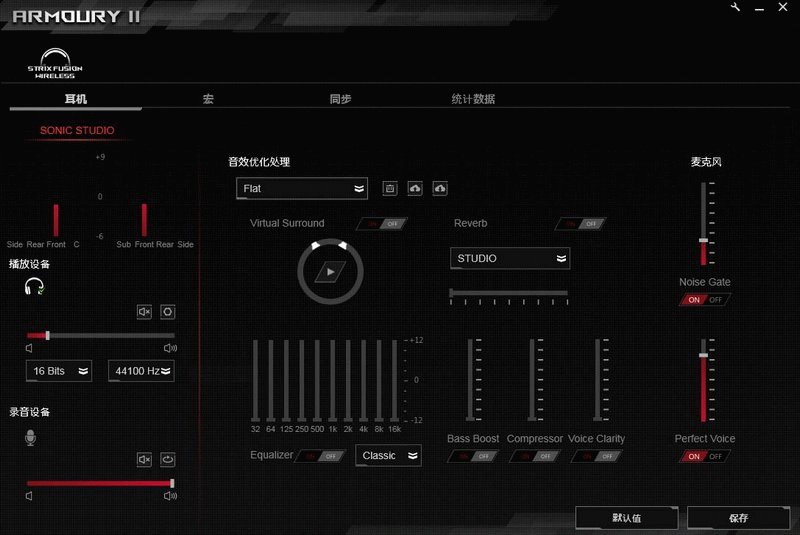Toggle Virtual Surround on
Screen dimensions: 800x535
(381, 224)
